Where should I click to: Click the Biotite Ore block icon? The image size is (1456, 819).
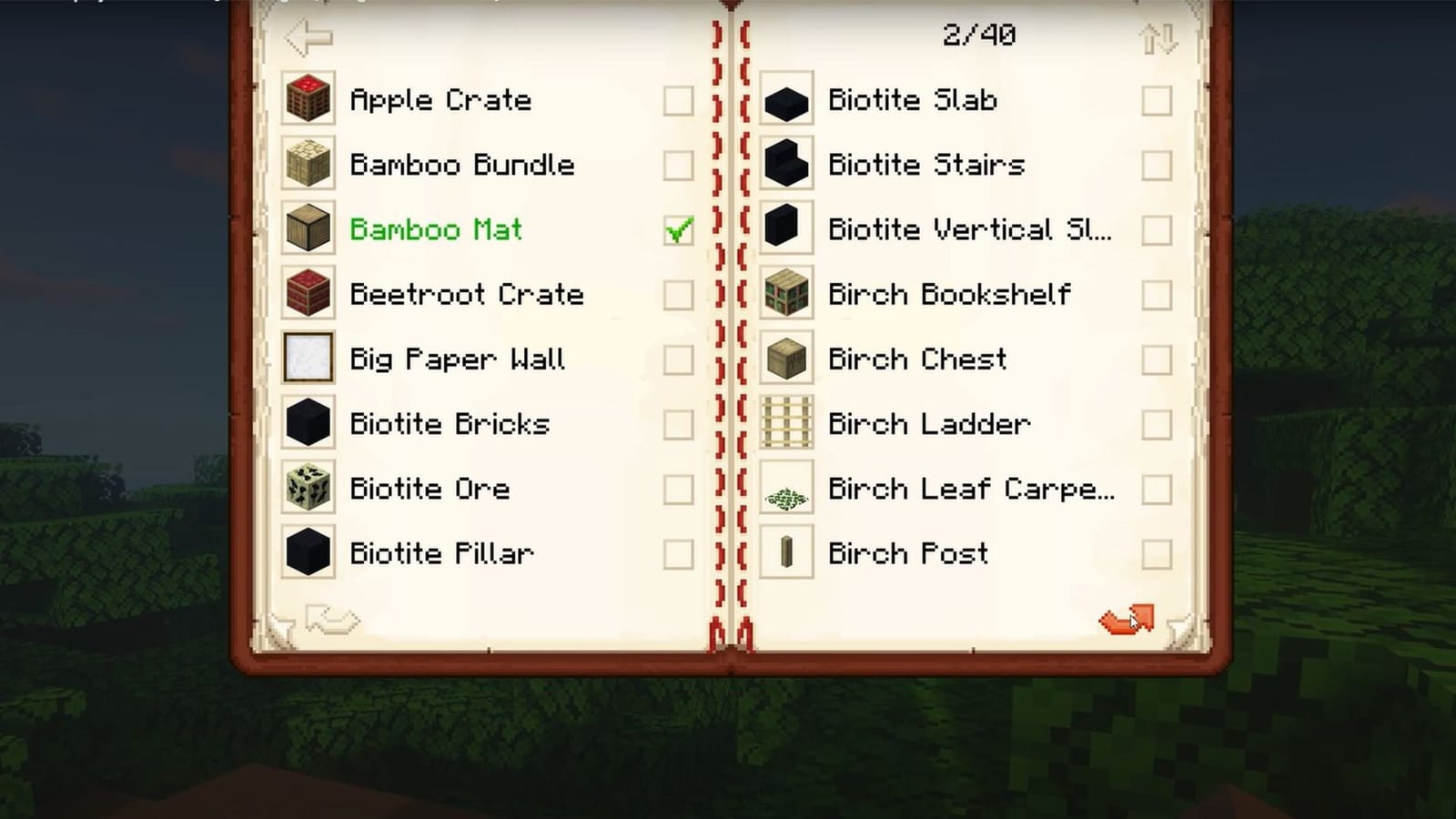pos(308,489)
